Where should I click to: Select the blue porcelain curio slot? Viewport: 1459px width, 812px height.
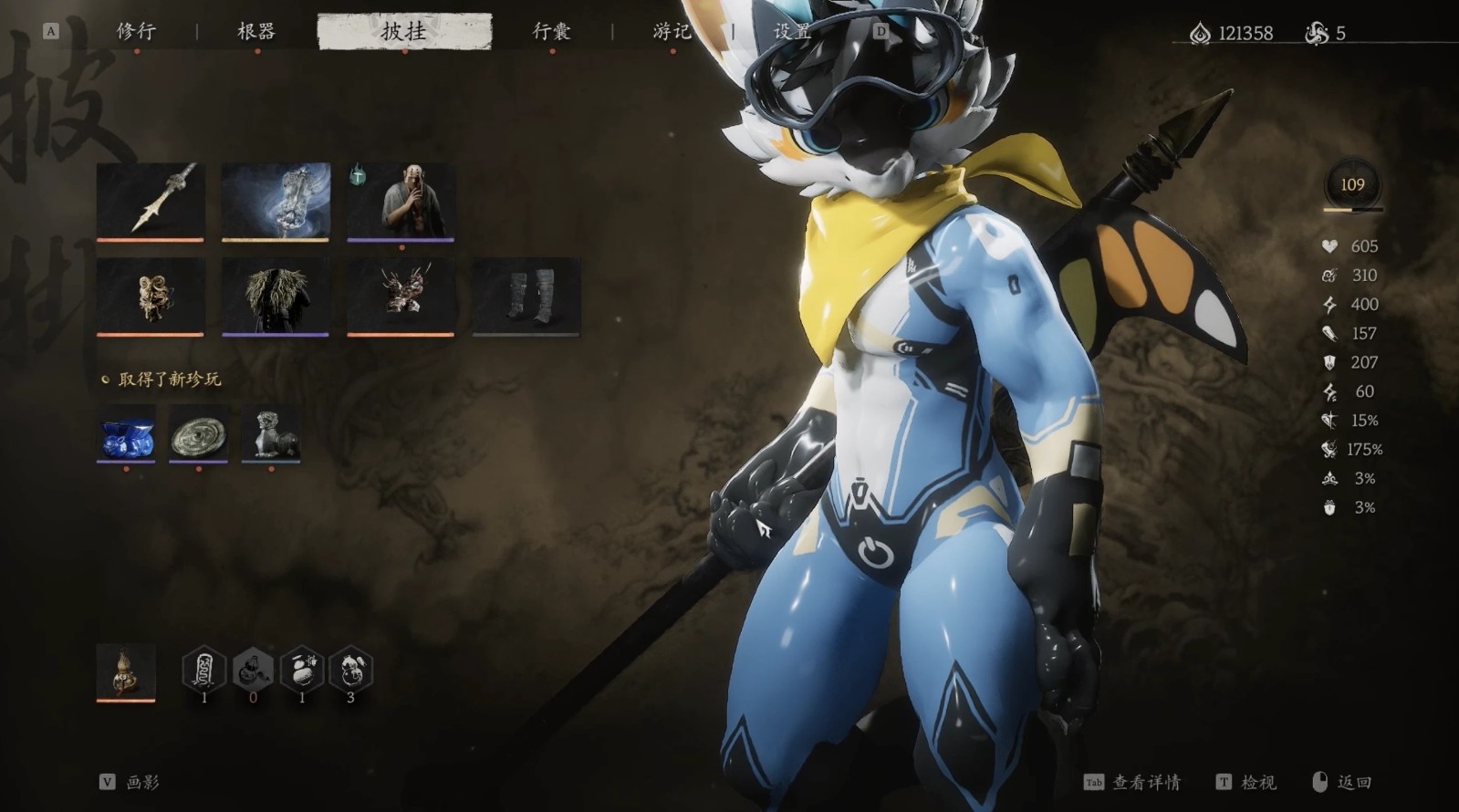(126, 433)
